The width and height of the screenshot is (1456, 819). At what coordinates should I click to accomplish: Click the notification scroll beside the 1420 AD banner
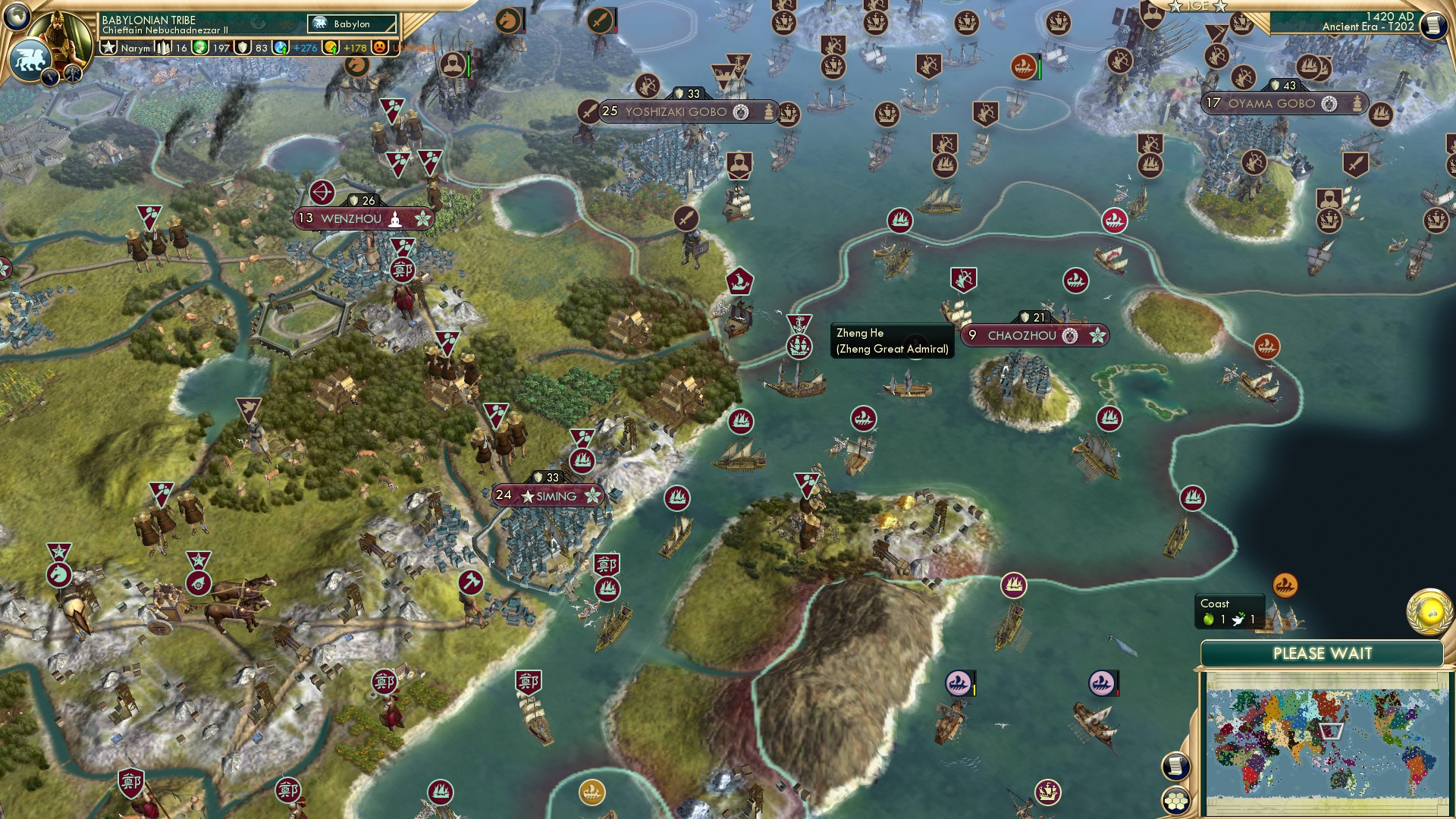point(1436,24)
